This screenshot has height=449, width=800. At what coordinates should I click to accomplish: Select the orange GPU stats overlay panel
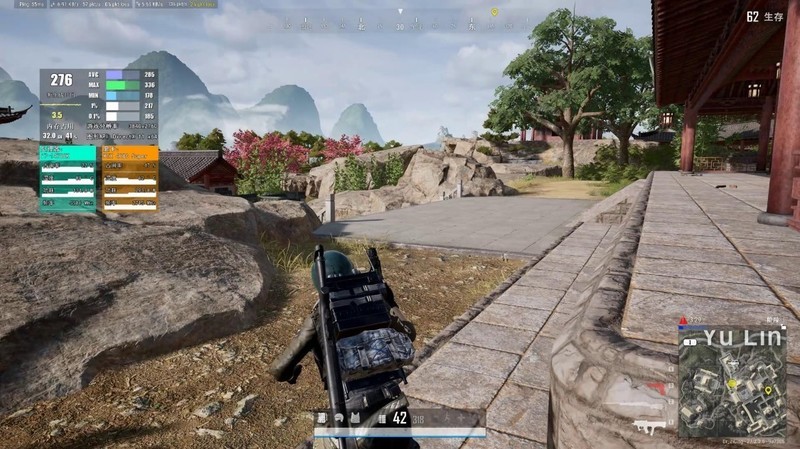(130, 179)
